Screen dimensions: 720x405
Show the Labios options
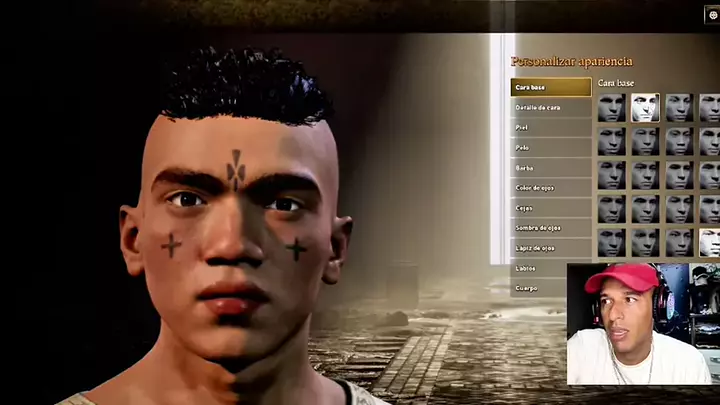[x=550, y=268]
